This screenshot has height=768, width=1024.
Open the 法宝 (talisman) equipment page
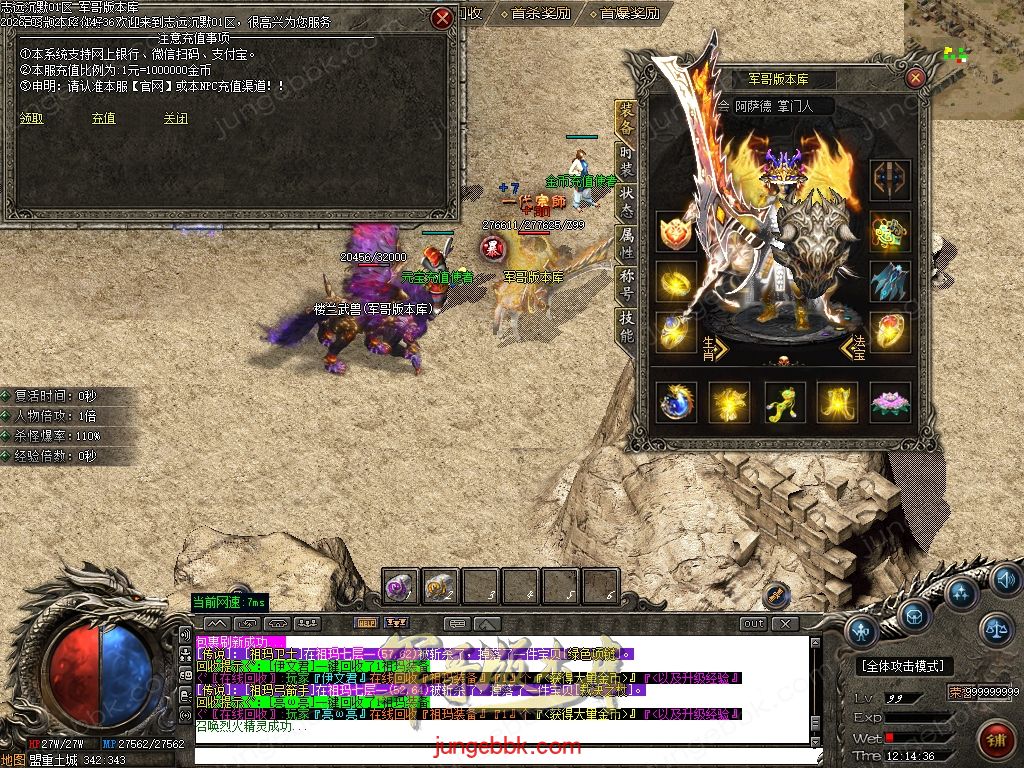pos(853,348)
